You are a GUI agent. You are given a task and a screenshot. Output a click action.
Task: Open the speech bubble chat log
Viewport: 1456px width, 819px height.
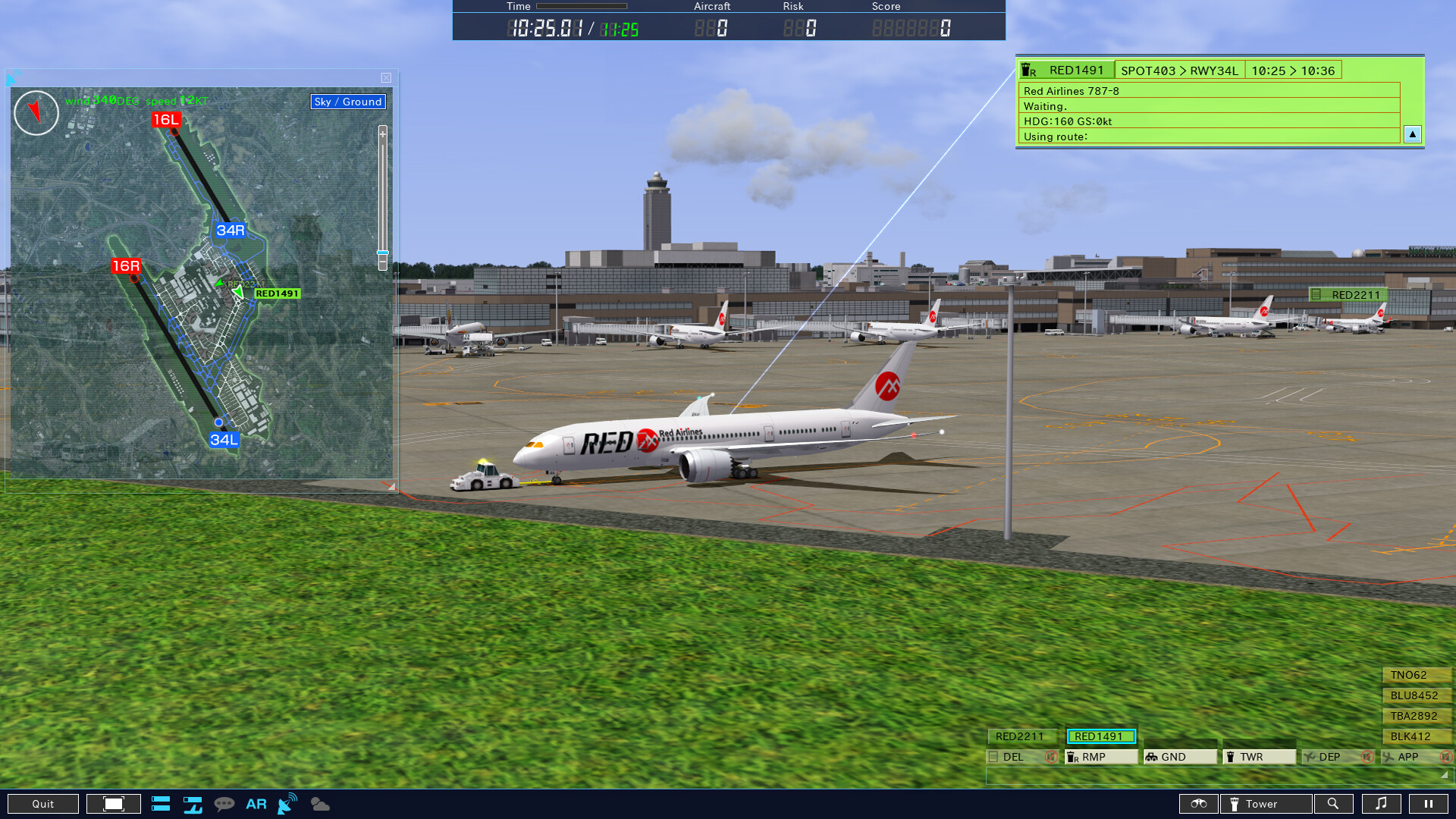(x=224, y=804)
